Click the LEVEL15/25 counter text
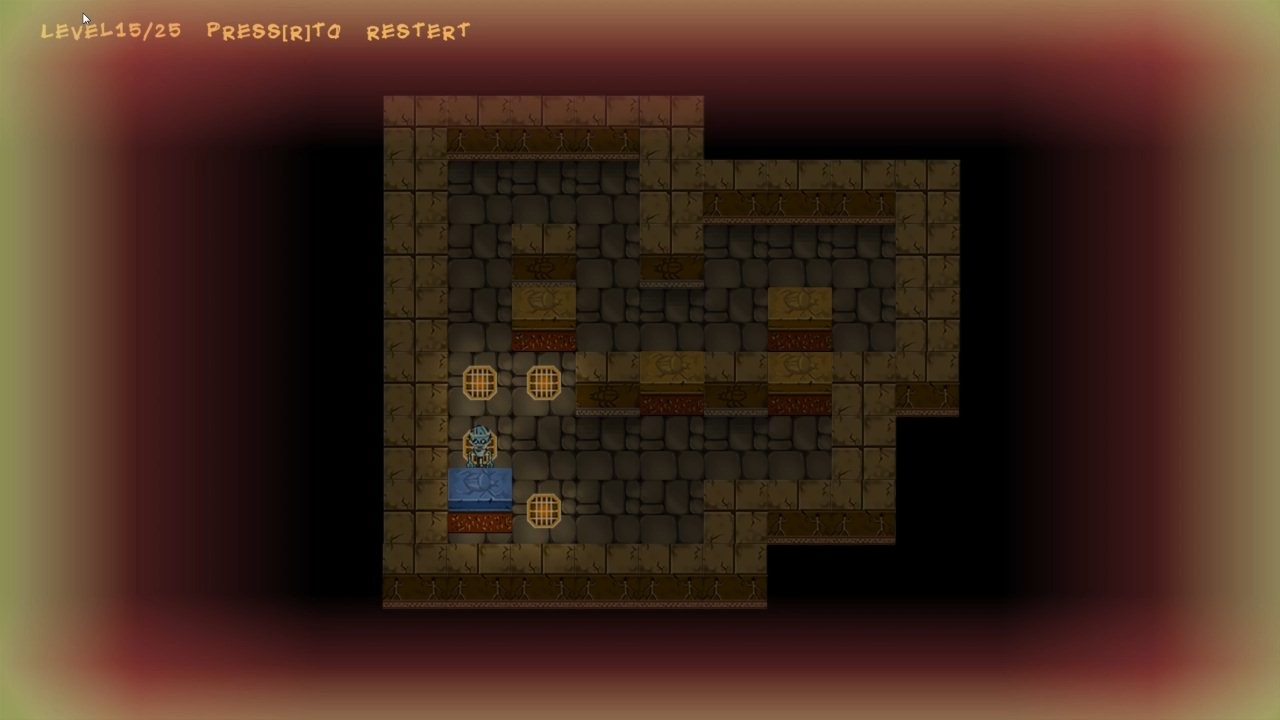1280x720 pixels. coord(110,30)
